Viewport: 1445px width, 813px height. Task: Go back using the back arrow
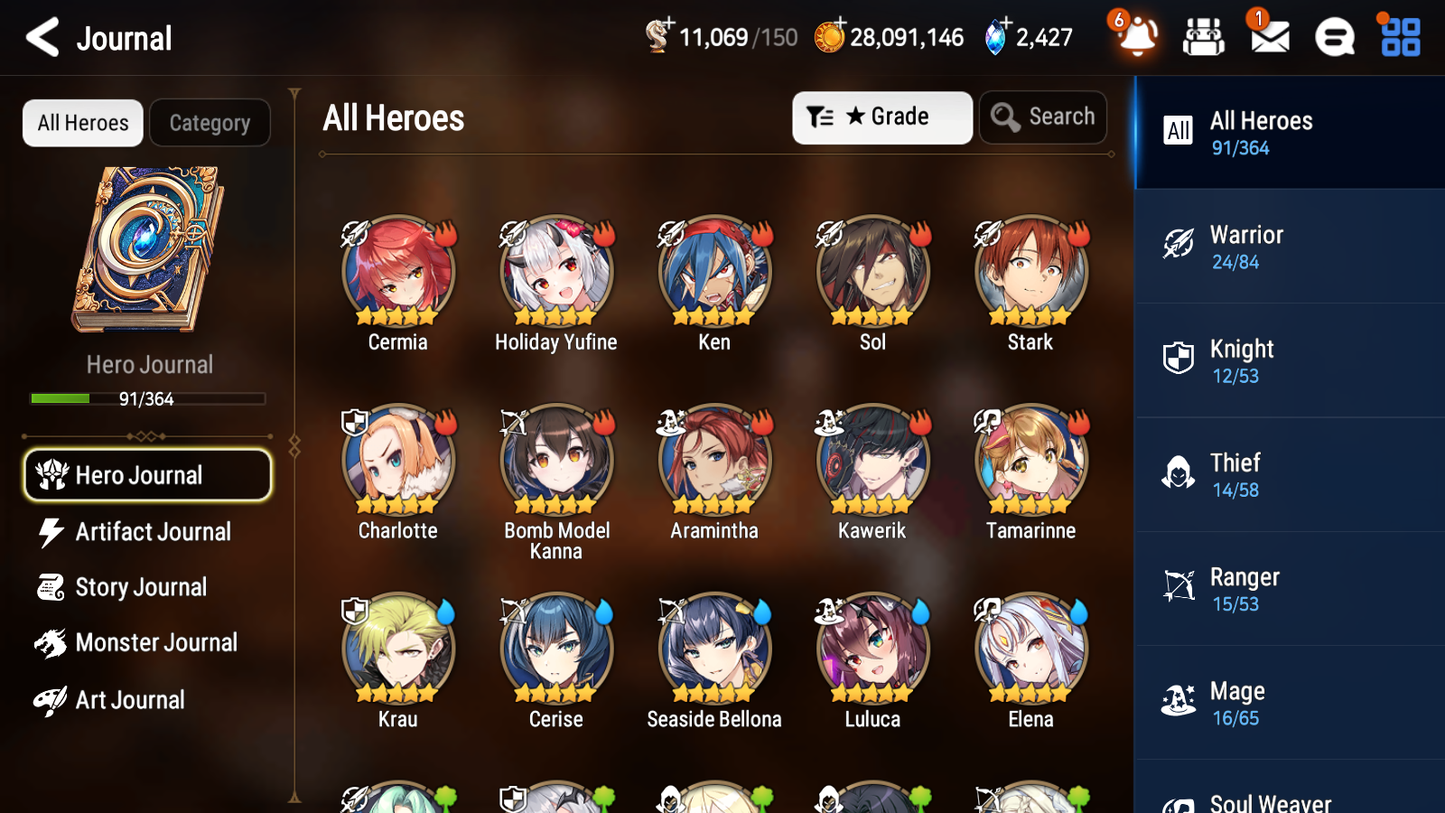41,38
